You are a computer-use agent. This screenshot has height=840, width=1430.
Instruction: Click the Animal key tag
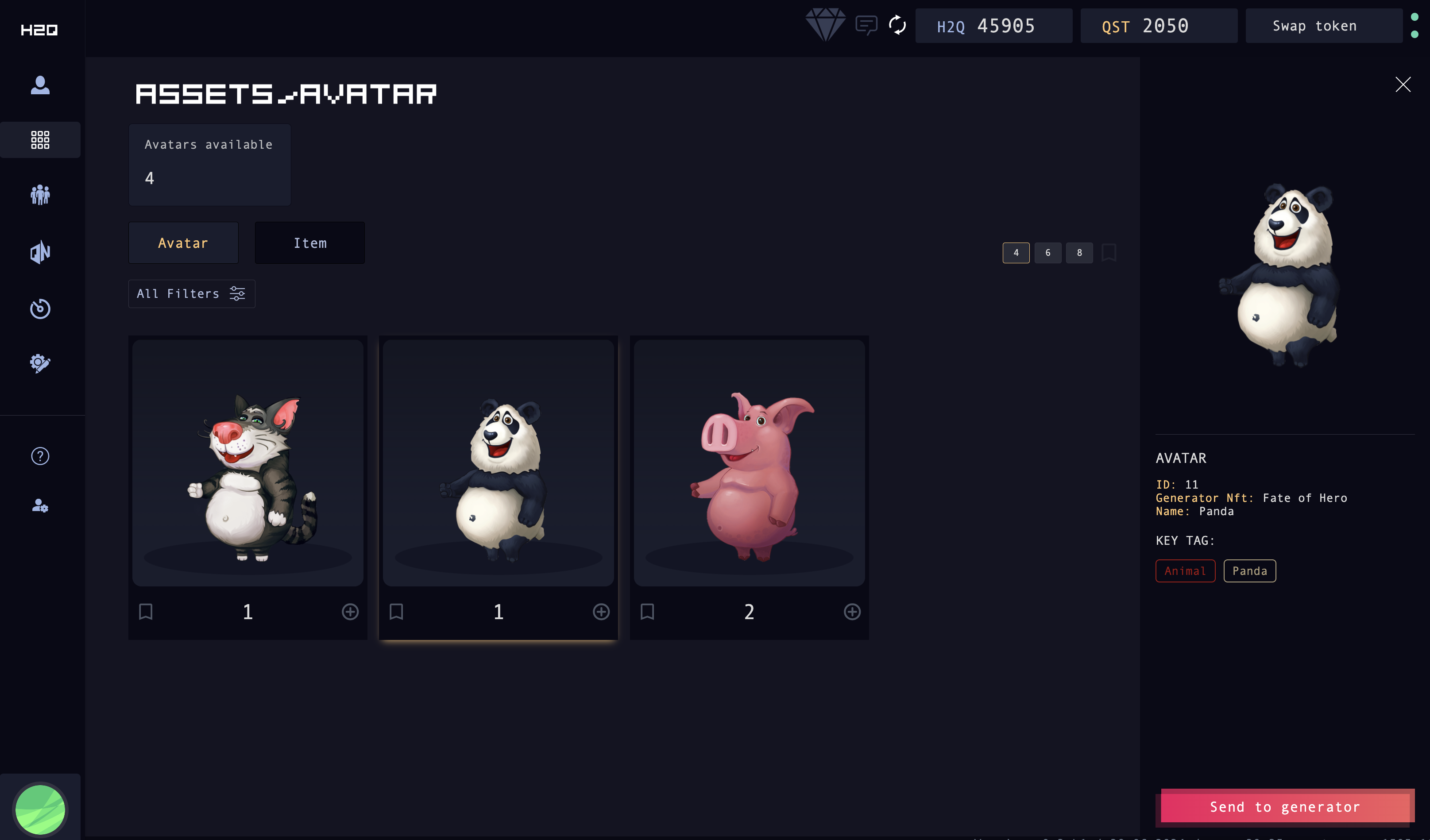point(1185,570)
